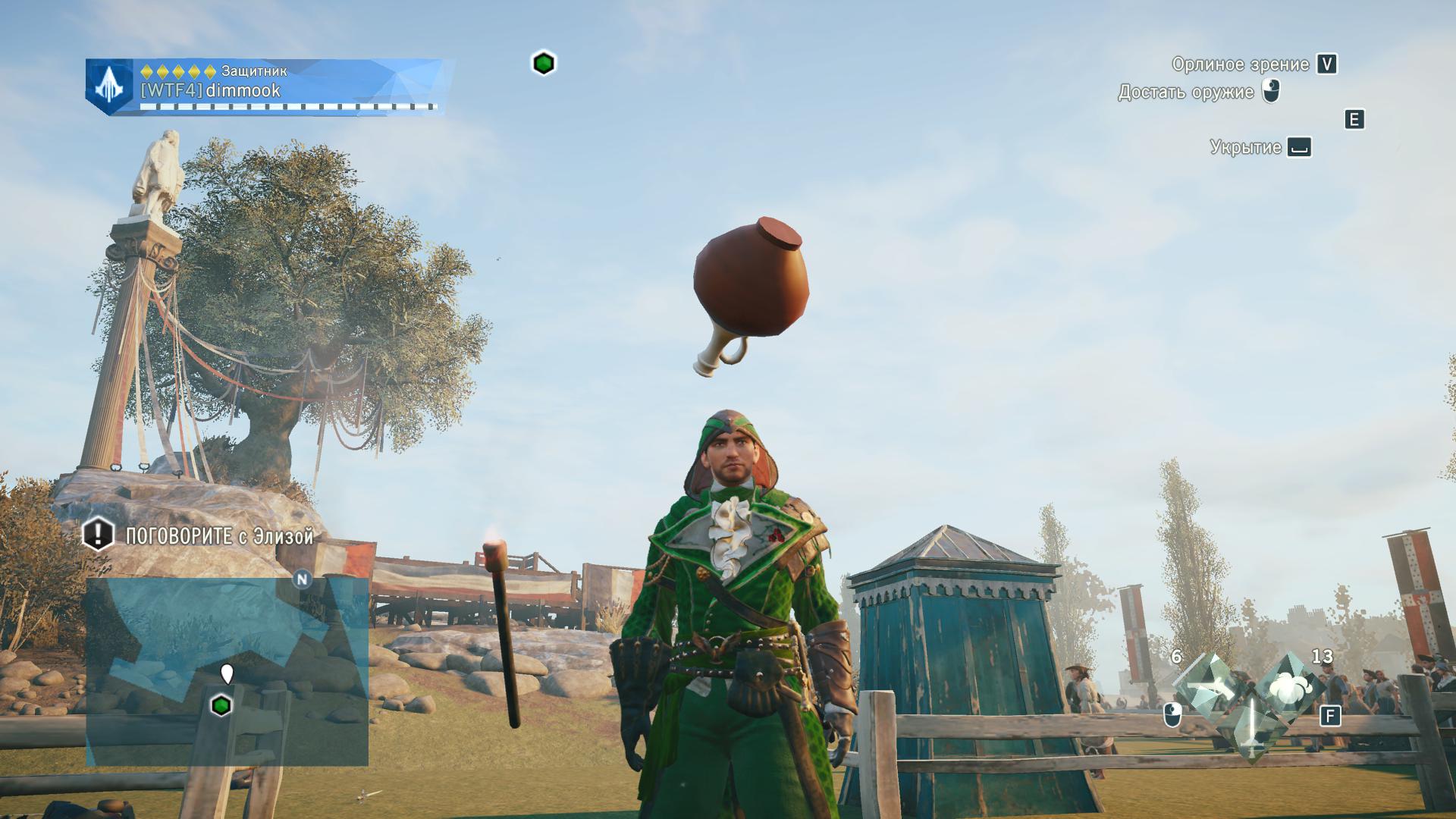Click the green hexagon marker on the minimap
This screenshot has height=819, width=1456.
(221, 706)
